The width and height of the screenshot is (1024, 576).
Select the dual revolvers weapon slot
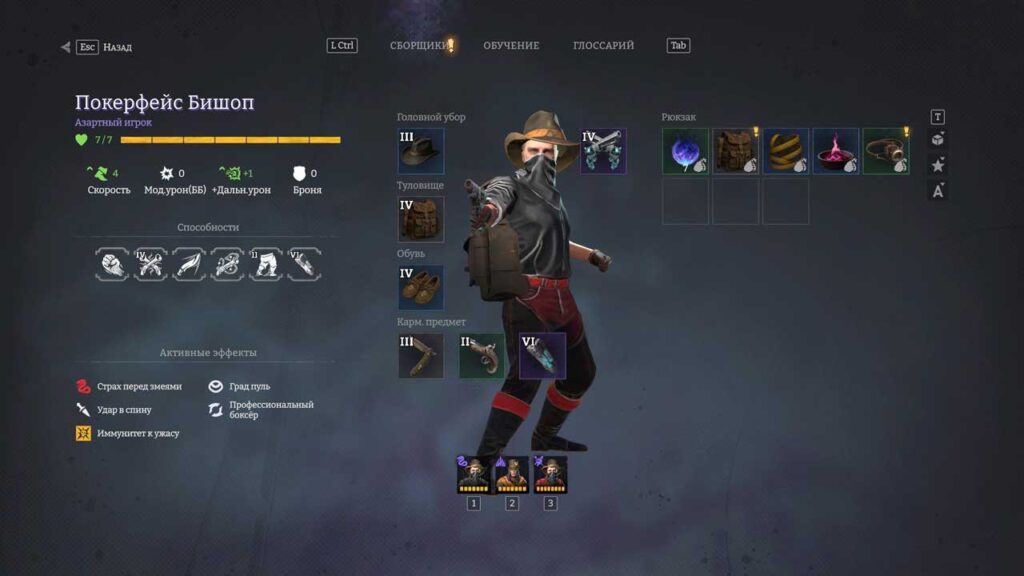coord(603,151)
